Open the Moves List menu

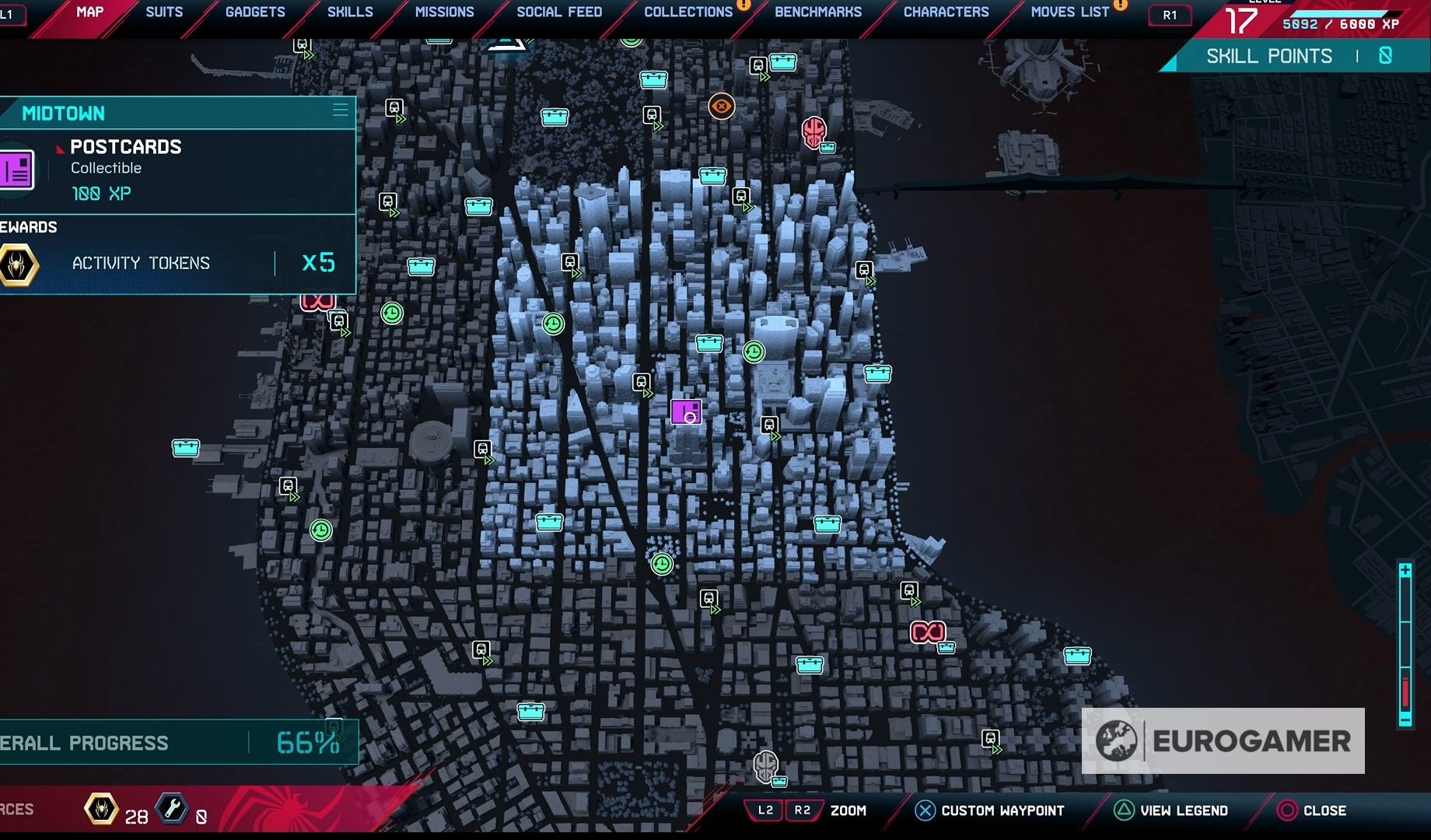click(1069, 12)
